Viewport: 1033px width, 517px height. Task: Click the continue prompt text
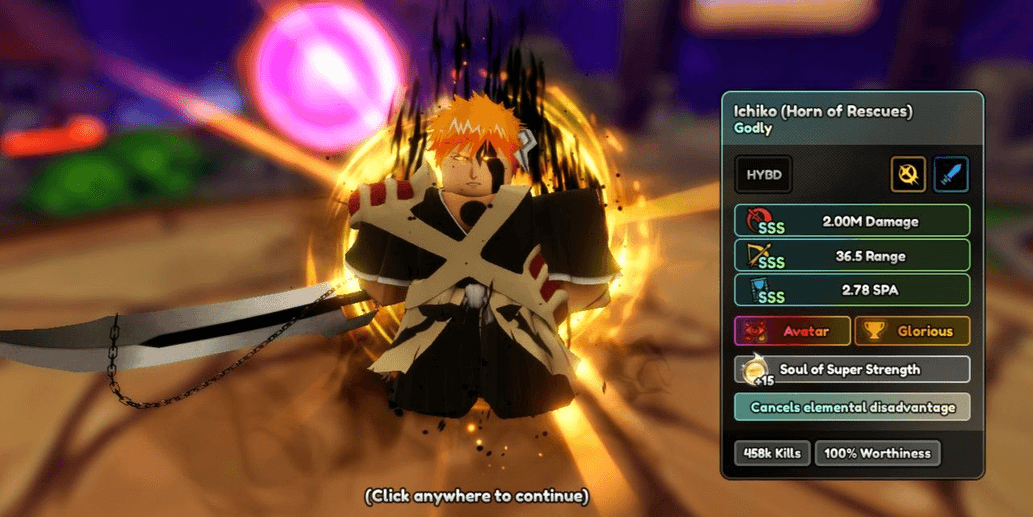point(476,496)
